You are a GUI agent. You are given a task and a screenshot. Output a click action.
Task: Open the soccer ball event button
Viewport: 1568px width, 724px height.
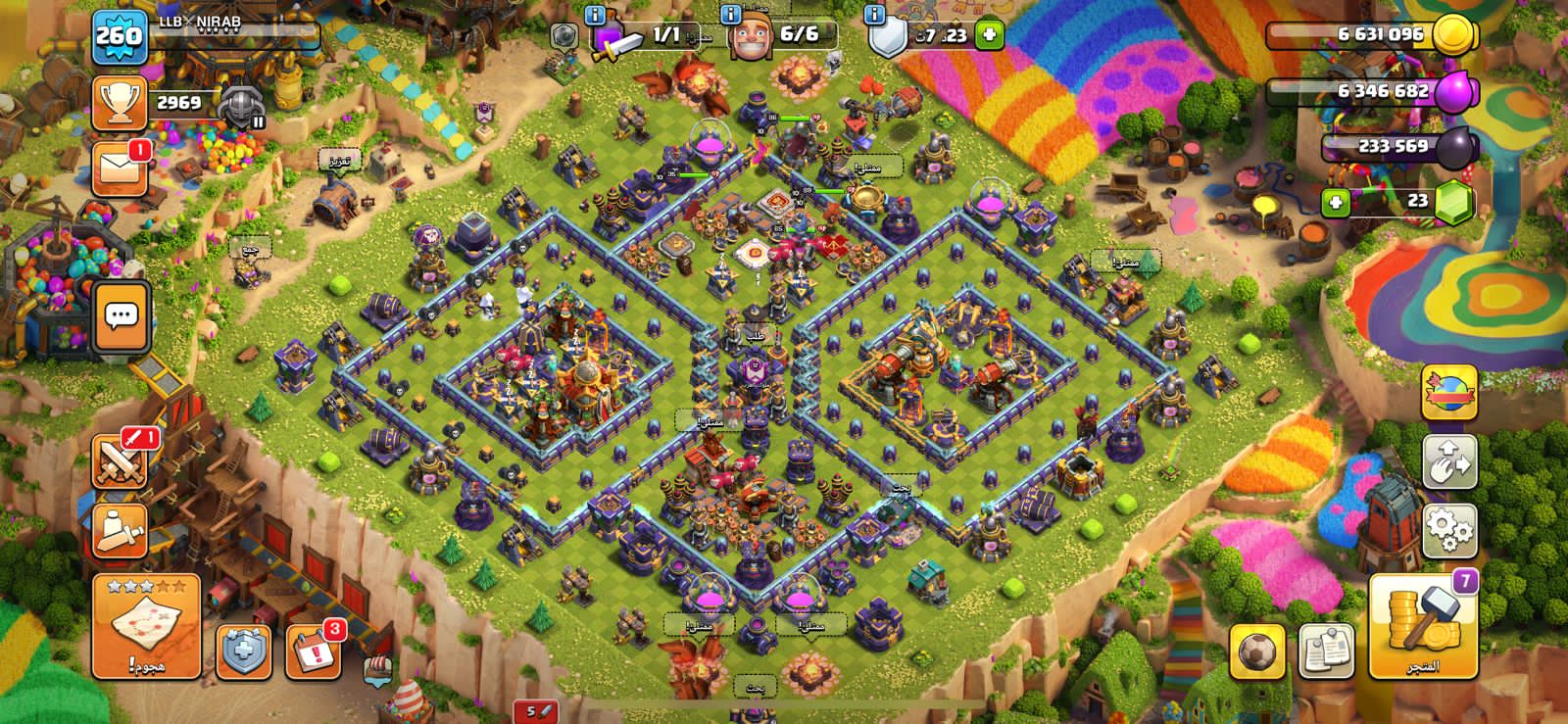[1256, 651]
